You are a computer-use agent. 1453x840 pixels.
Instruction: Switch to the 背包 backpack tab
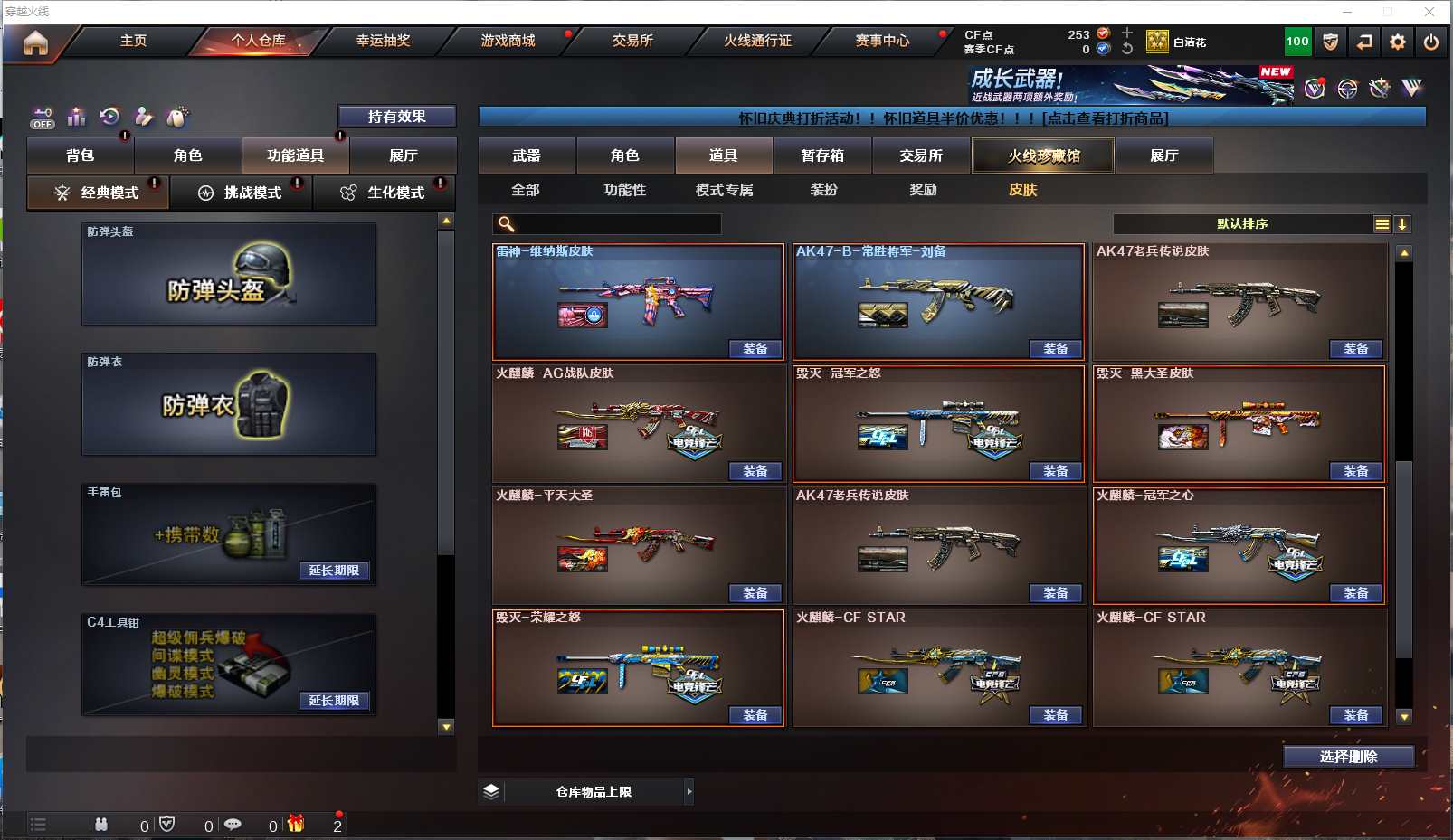tap(81, 156)
